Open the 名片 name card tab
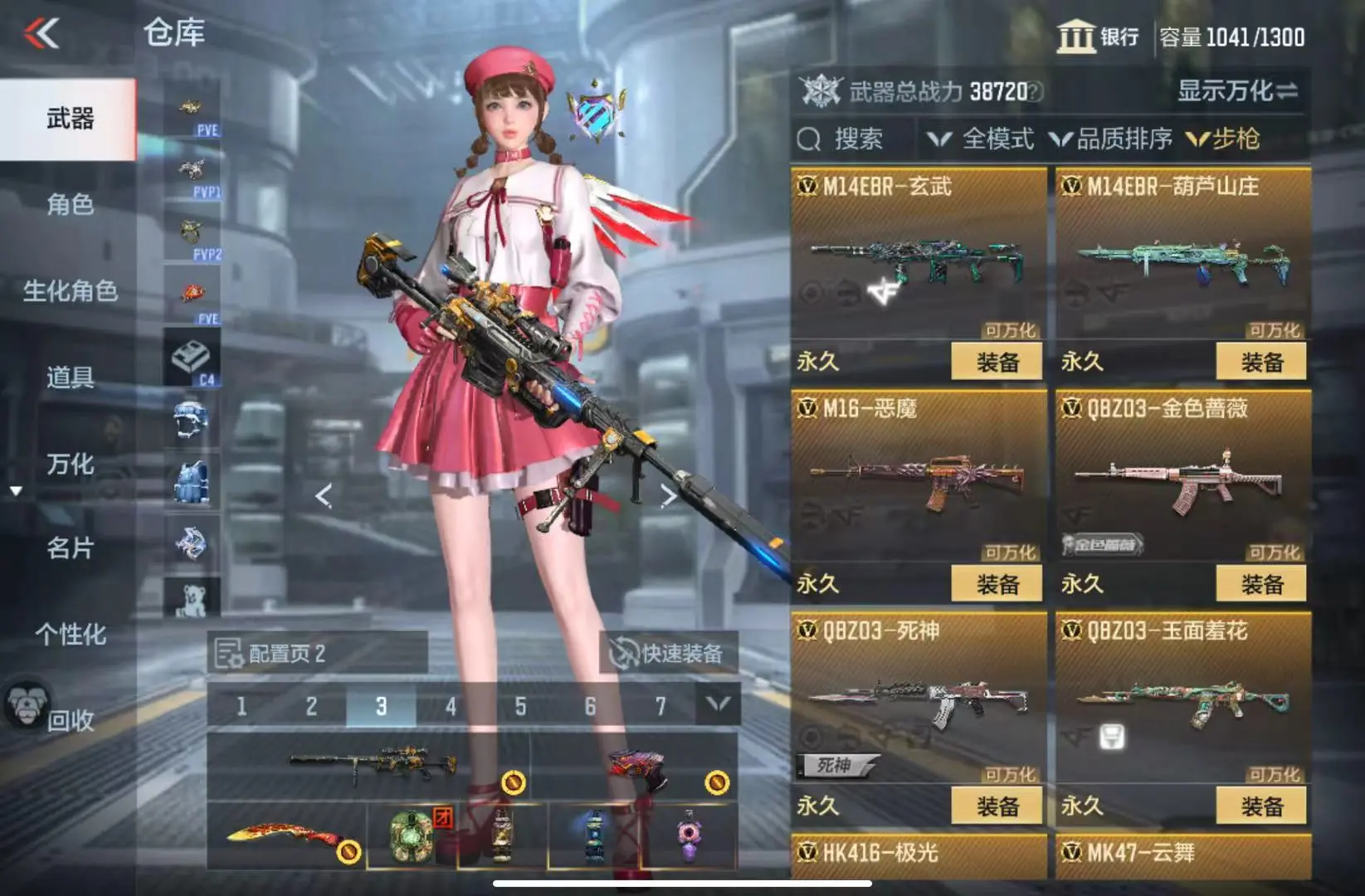The height and width of the screenshot is (896, 1365). click(x=70, y=548)
